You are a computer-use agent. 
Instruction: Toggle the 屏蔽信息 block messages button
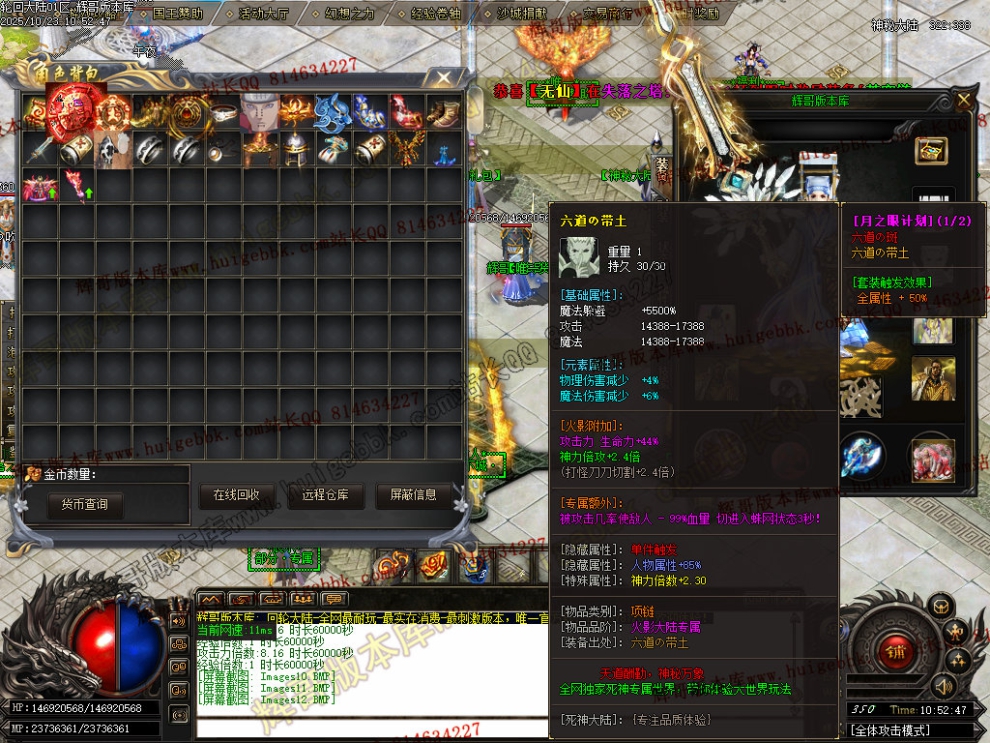click(412, 495)
